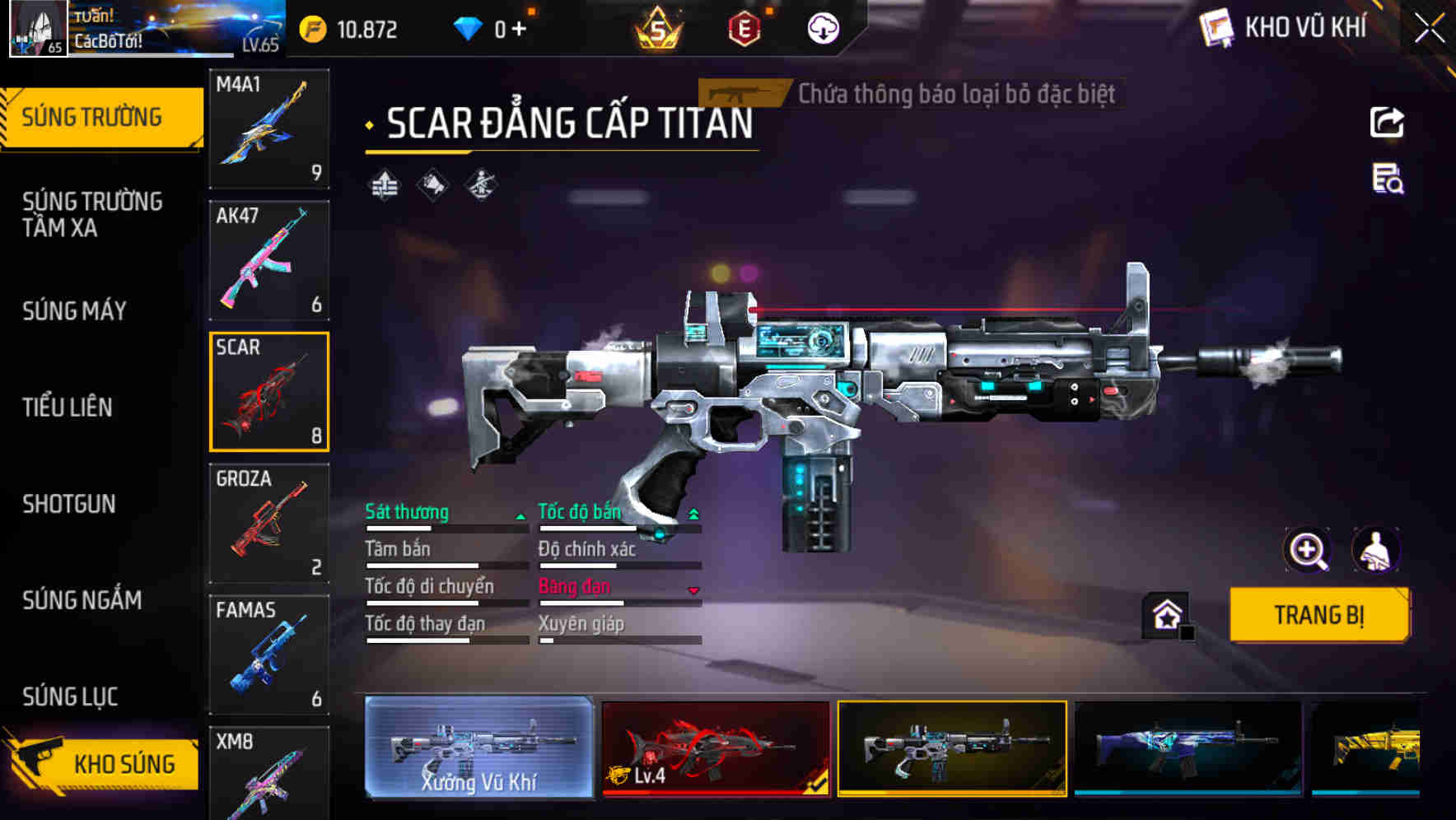The image size is (1456, 820).
Task: Click the TRANG BỊ equip button
Action: pos(1318,615)
